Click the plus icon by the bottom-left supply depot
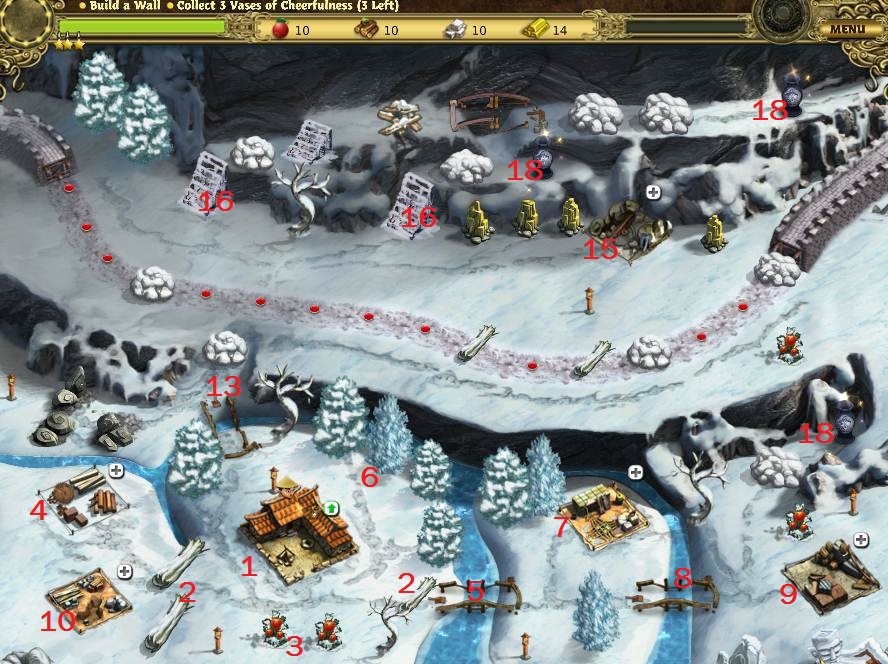This screenshot has width=888, height=664. (125, 571)
